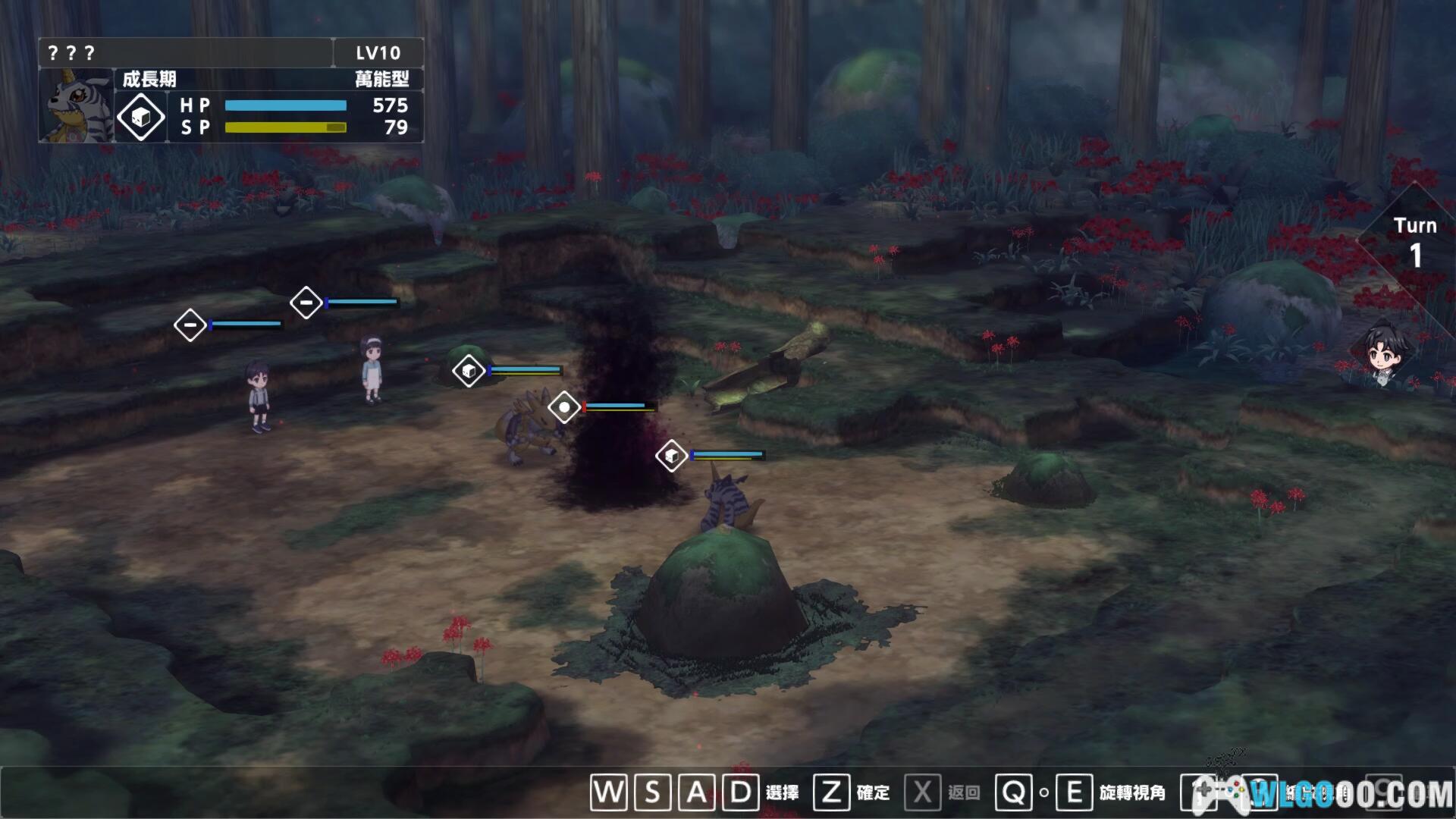
Task: Click Gabumon's portrait in the status panel
Action: (x=77, y=106)
